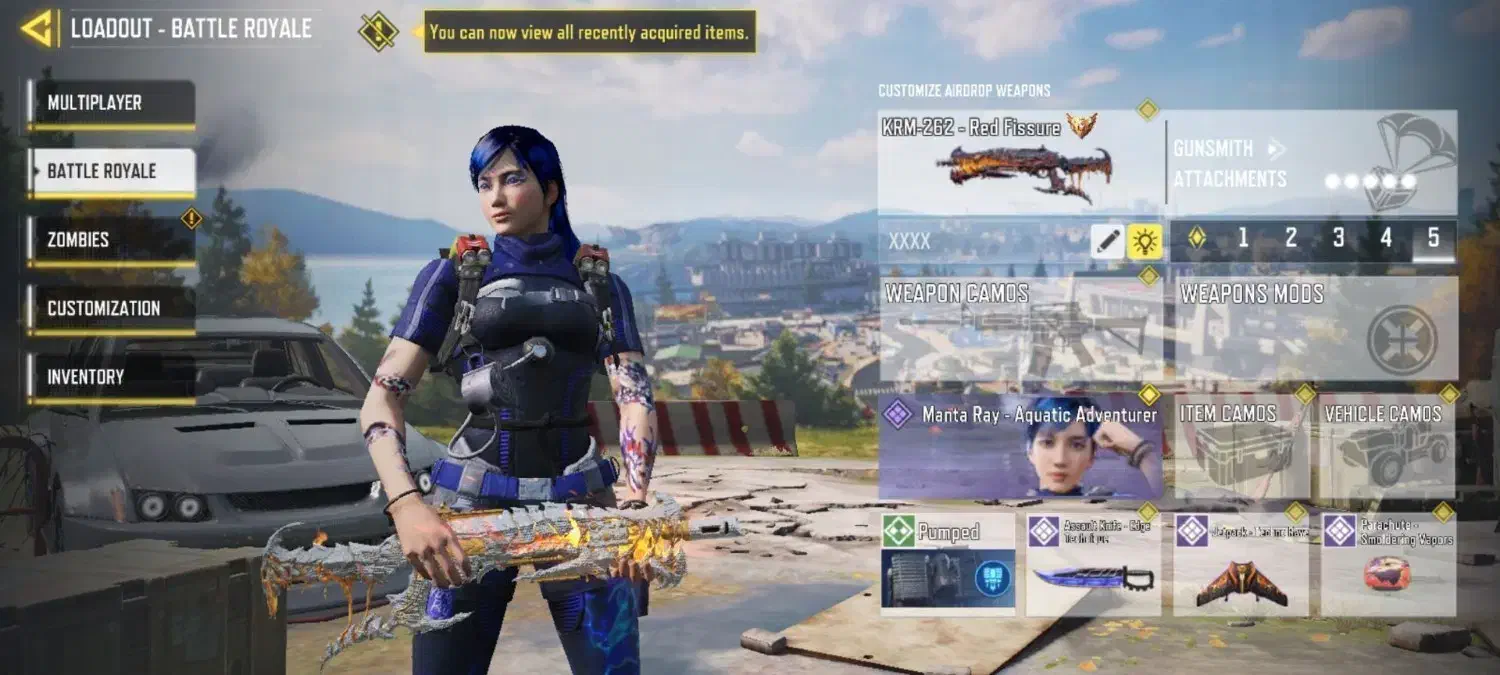Viewport: 1500px width, 675px height.
Task: Select the Pumped class tile
Action: (947, 564)
